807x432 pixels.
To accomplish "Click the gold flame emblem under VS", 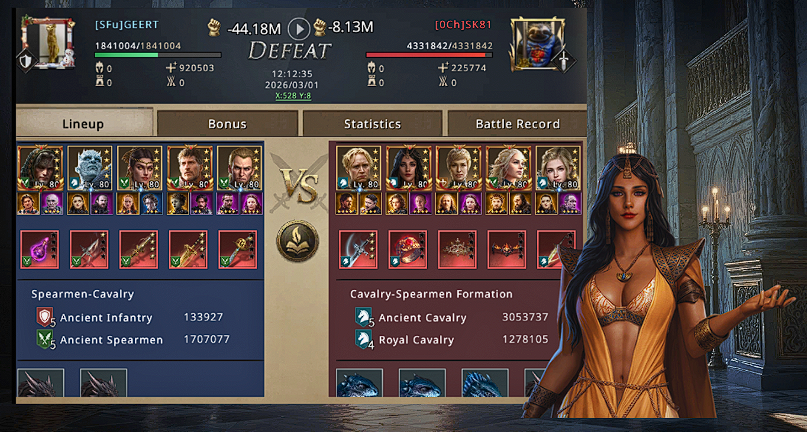I will (297, 241).
